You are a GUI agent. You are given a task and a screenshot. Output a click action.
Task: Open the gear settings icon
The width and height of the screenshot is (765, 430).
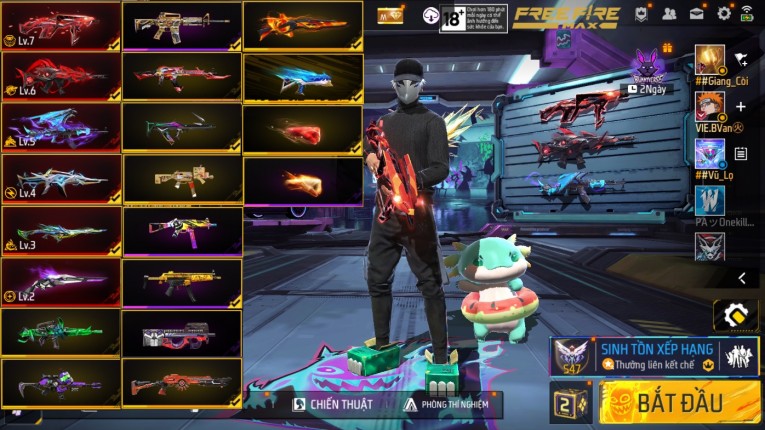coord(724,14)
